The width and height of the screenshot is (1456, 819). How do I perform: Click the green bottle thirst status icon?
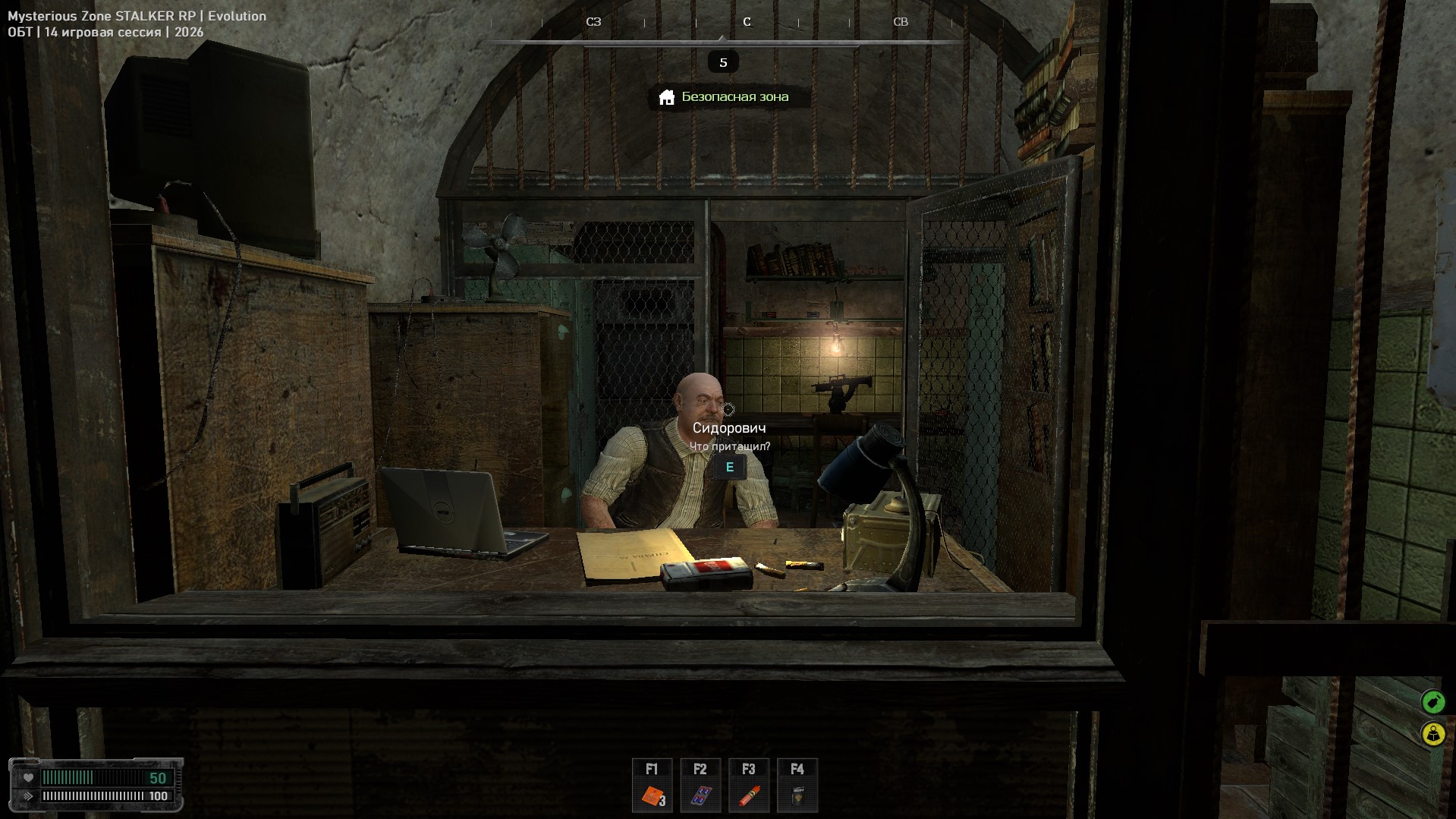pos(1432,702)
